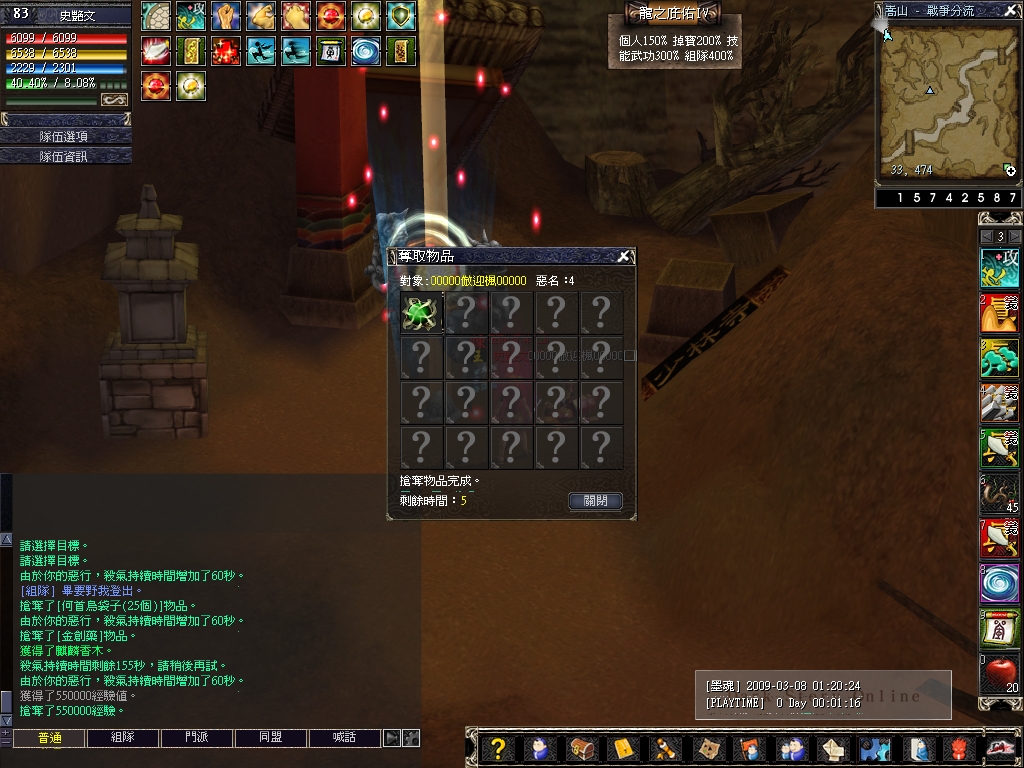Use the snake skill slot showing 45
The width and height of the screenshot is (1024, 768).
999,493
